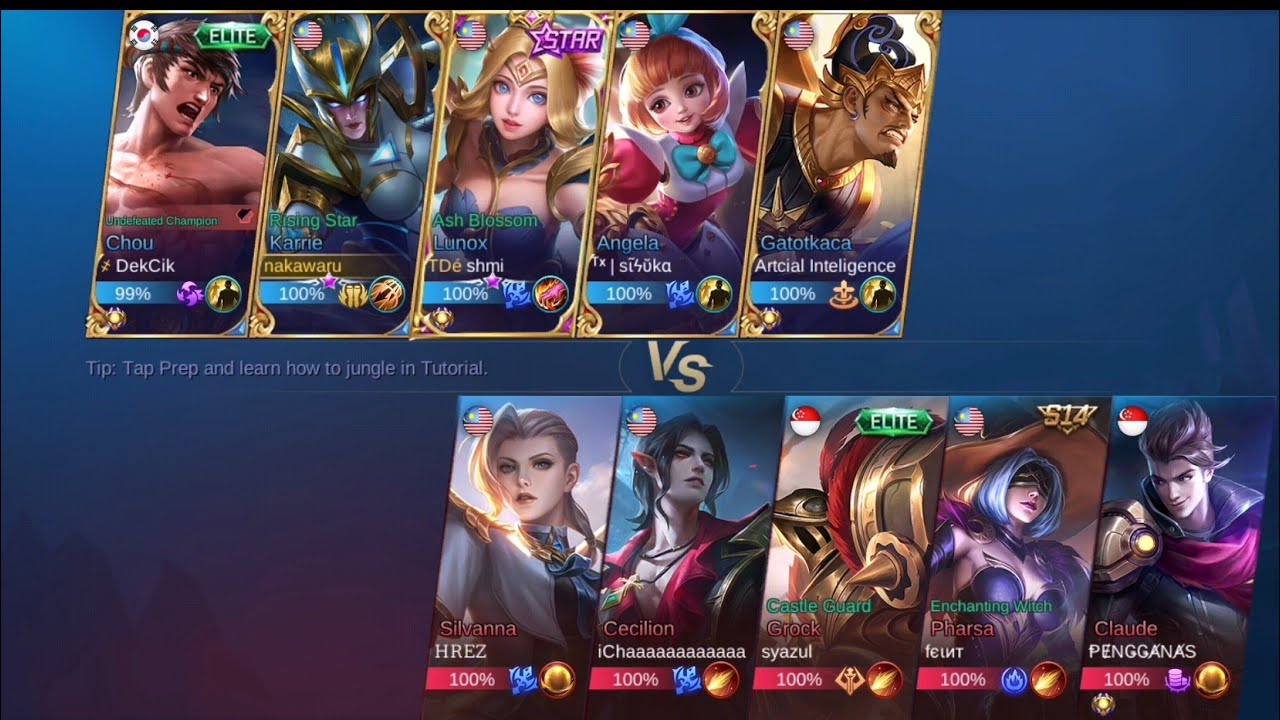Viewport: 1280px width, 720px height.
Task: Click syazul's Grock Castle Guard card
Action: pyautogui.click(x=855, y=550)
